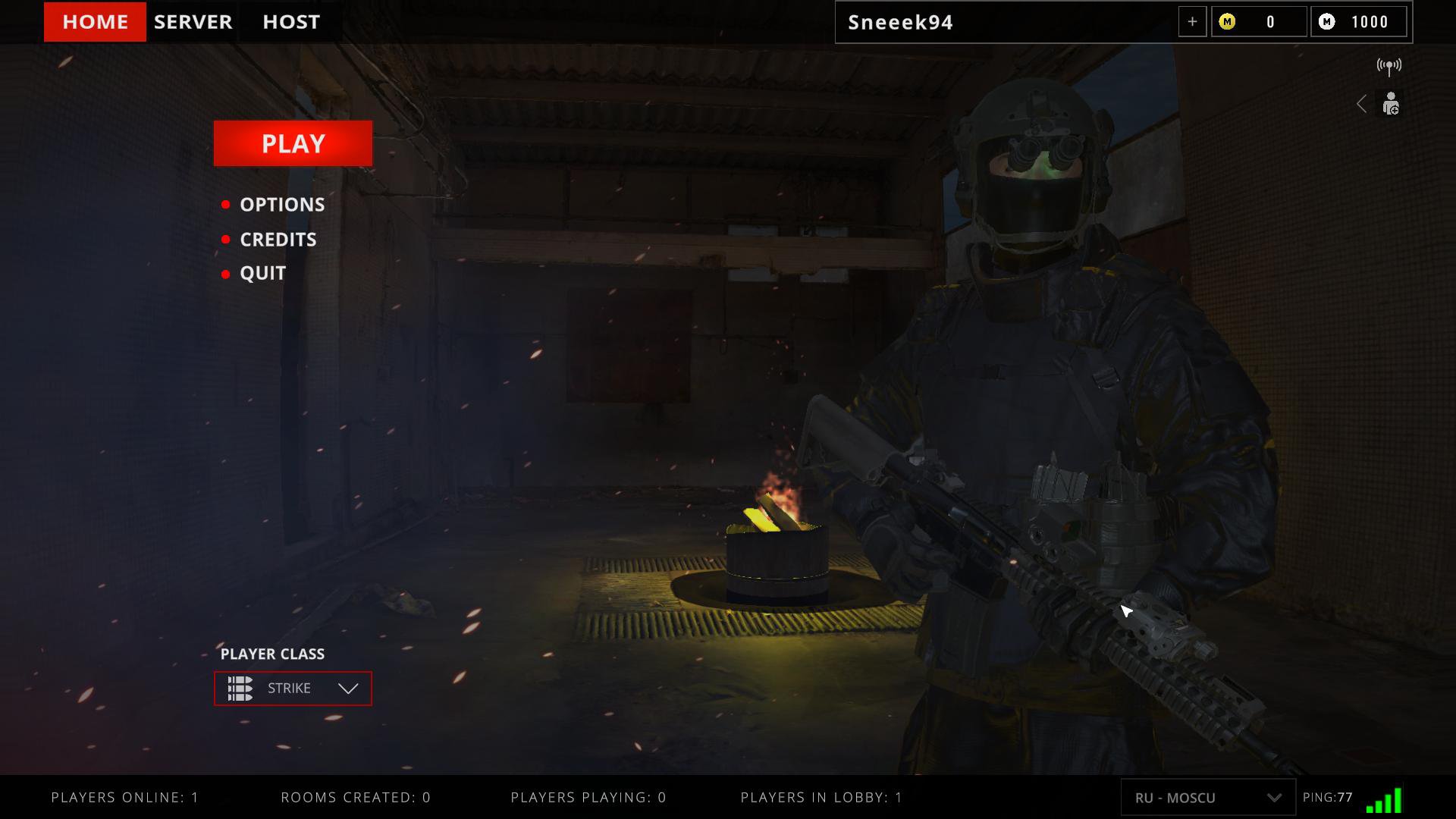The height and width of the screenshot is (819, 1456).
Task: Toggle the red bullet next to OPTIONS
Action: [x=225, y=204]
